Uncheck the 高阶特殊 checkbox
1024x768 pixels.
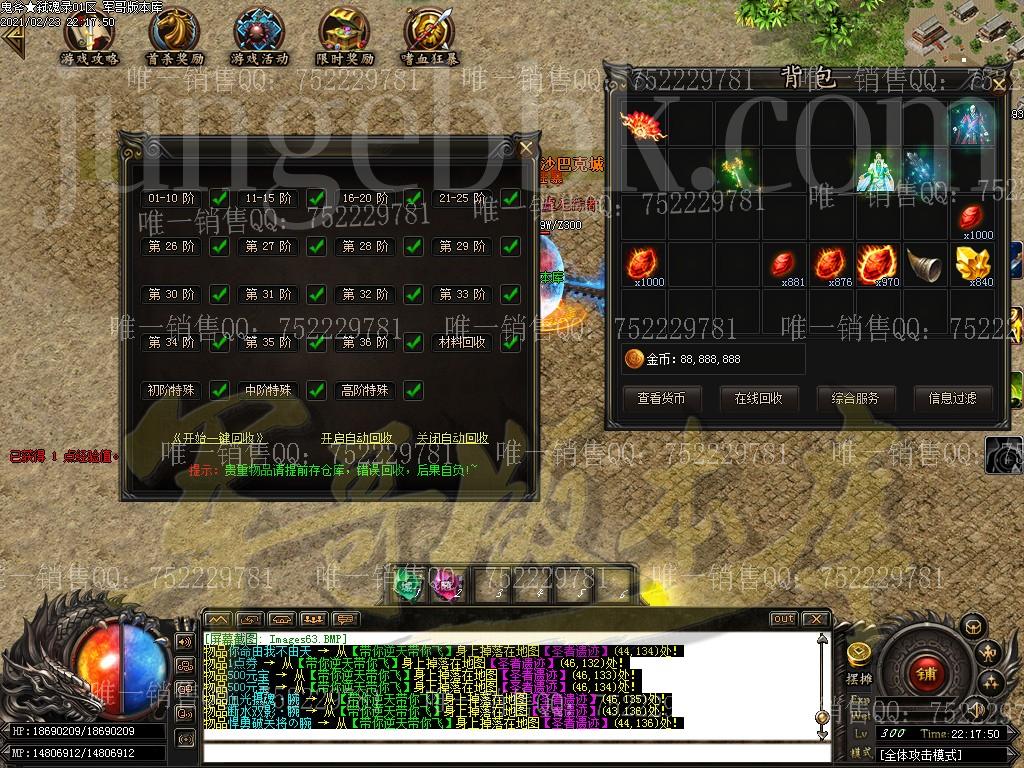[413, 390]
